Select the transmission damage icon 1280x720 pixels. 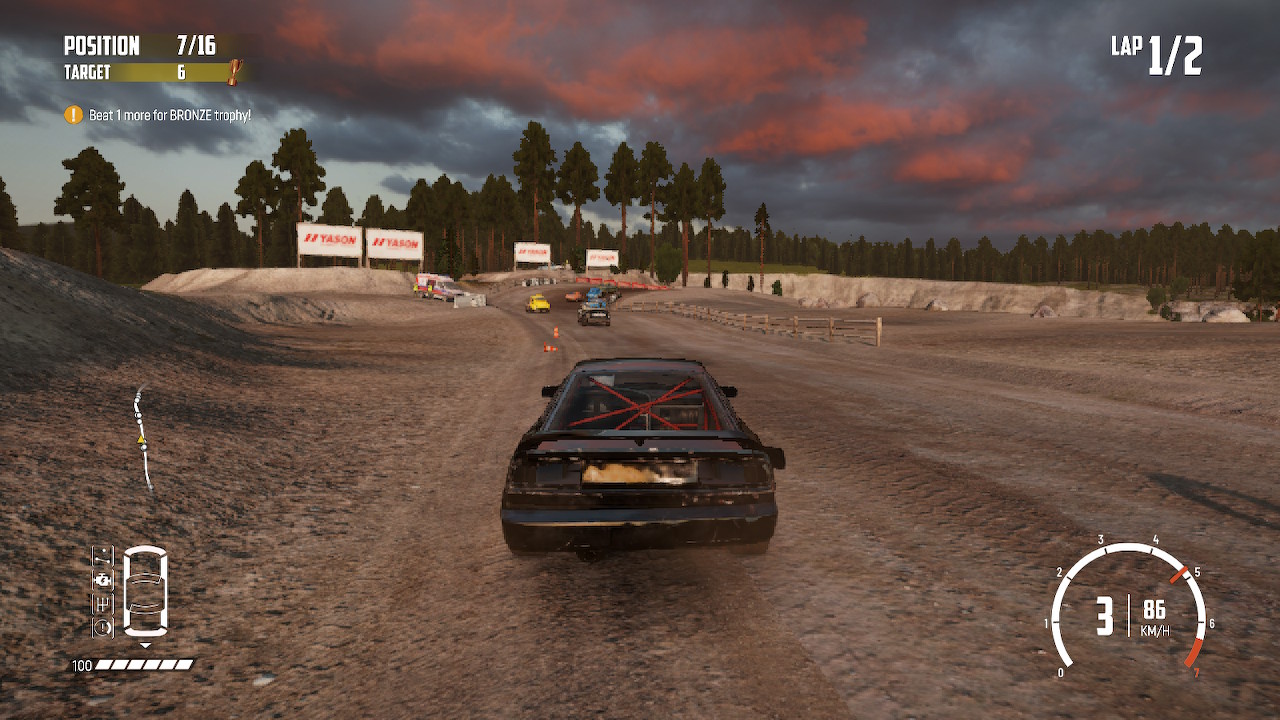(x=102, y=604)
